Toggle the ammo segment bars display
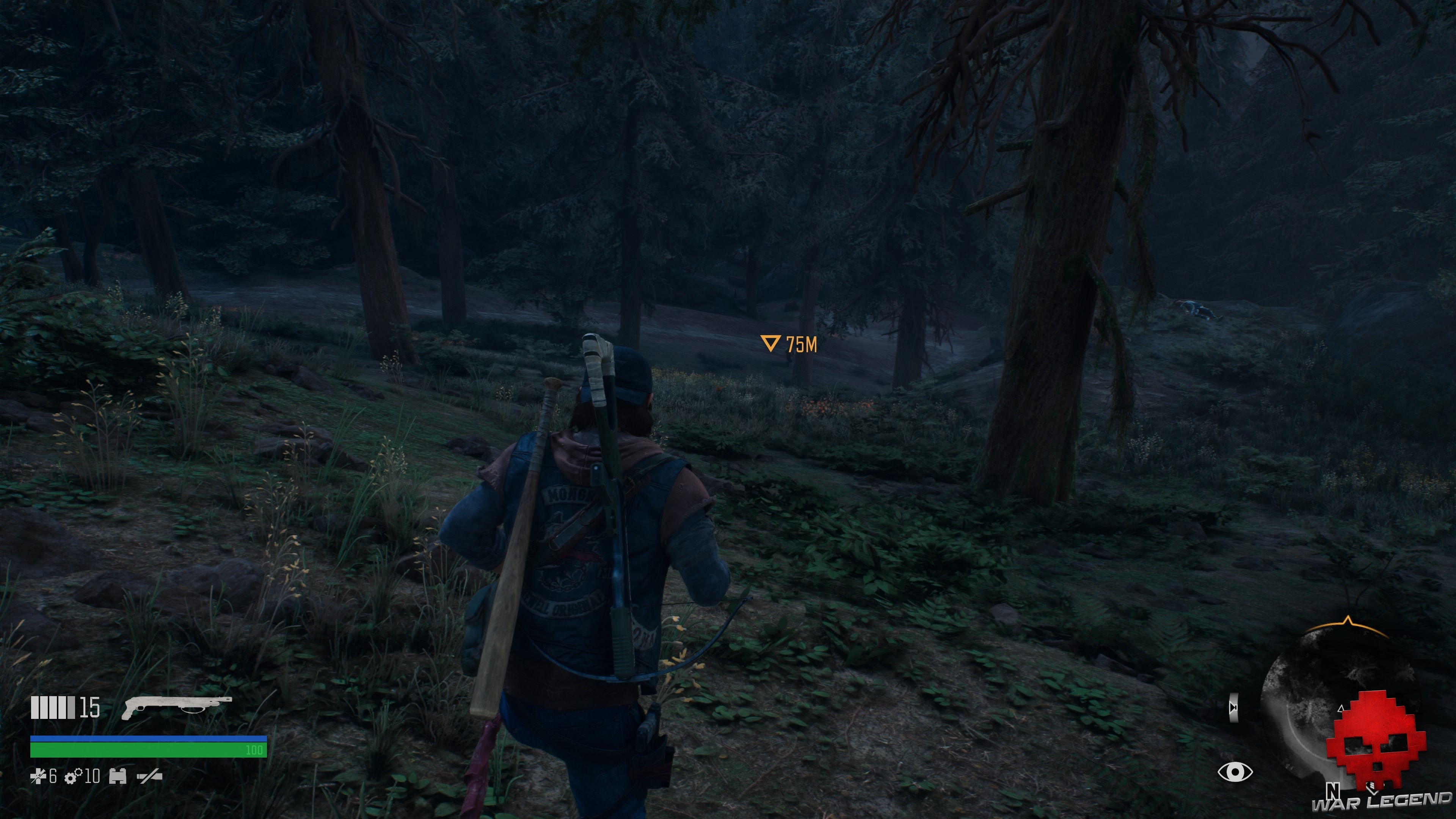 coord(54,707)
